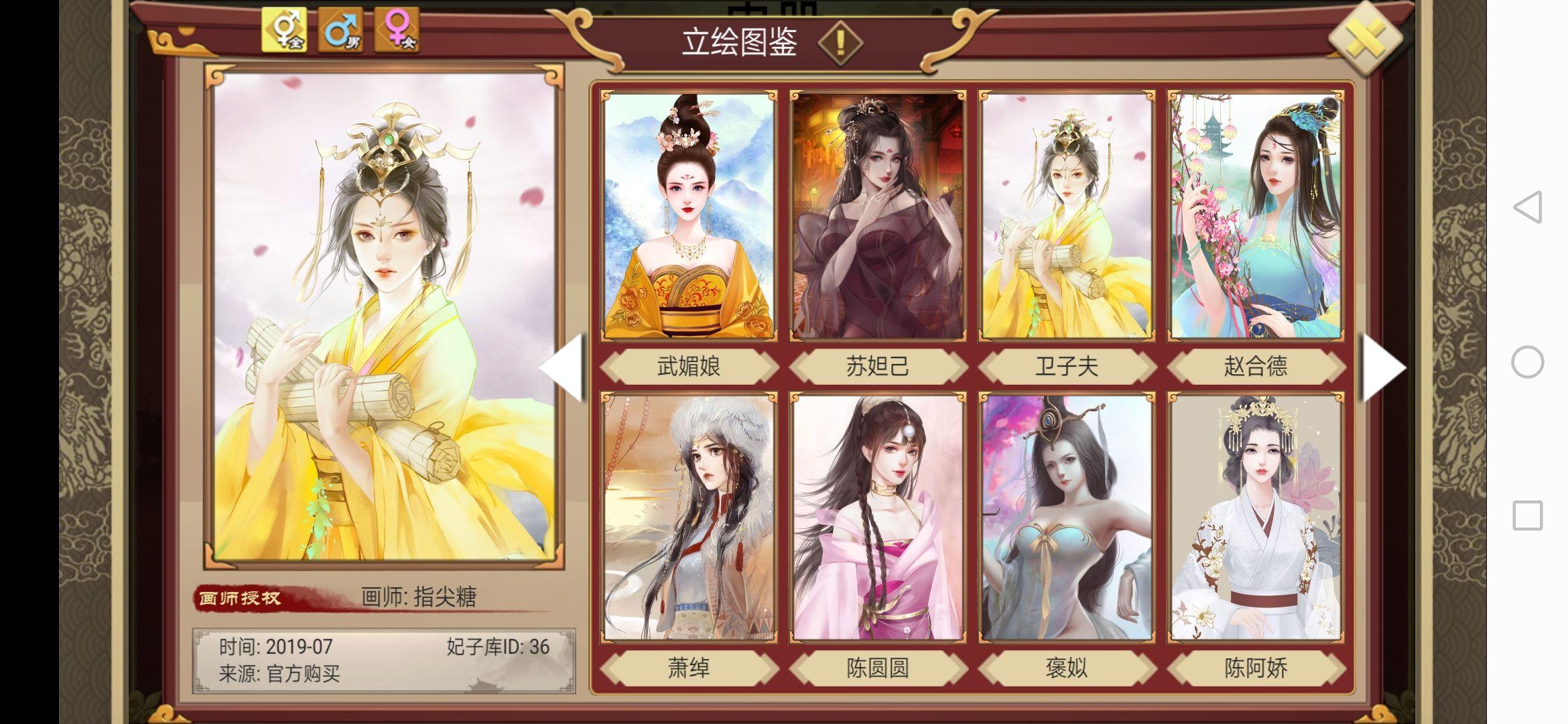Toggle the female-only portrait filter

coord(397,29)
